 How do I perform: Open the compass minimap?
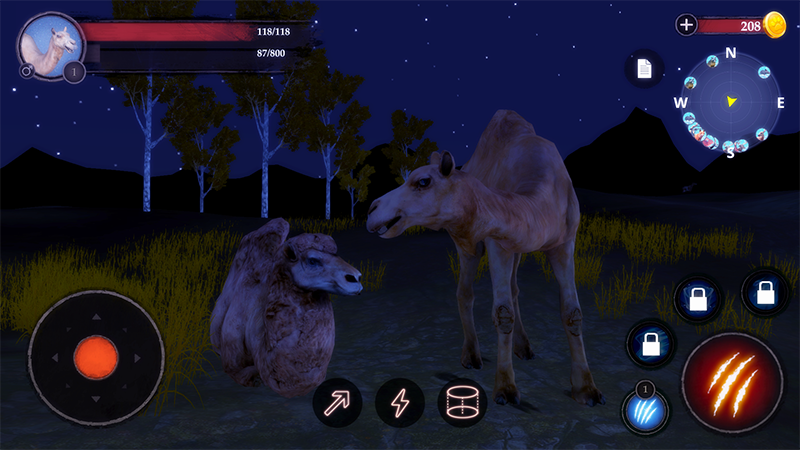tap(730, 101)
